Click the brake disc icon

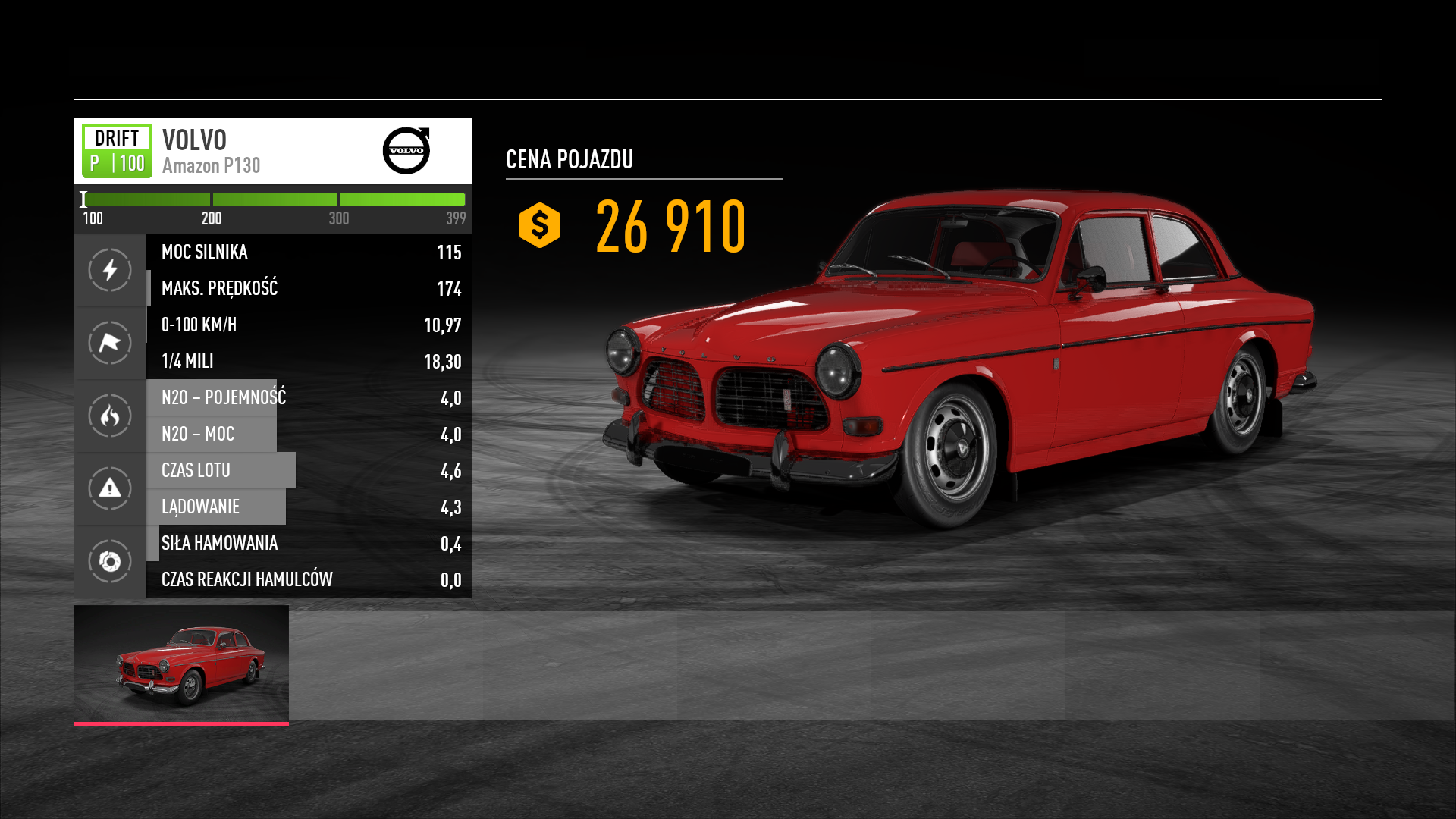(x=110, y=561)
